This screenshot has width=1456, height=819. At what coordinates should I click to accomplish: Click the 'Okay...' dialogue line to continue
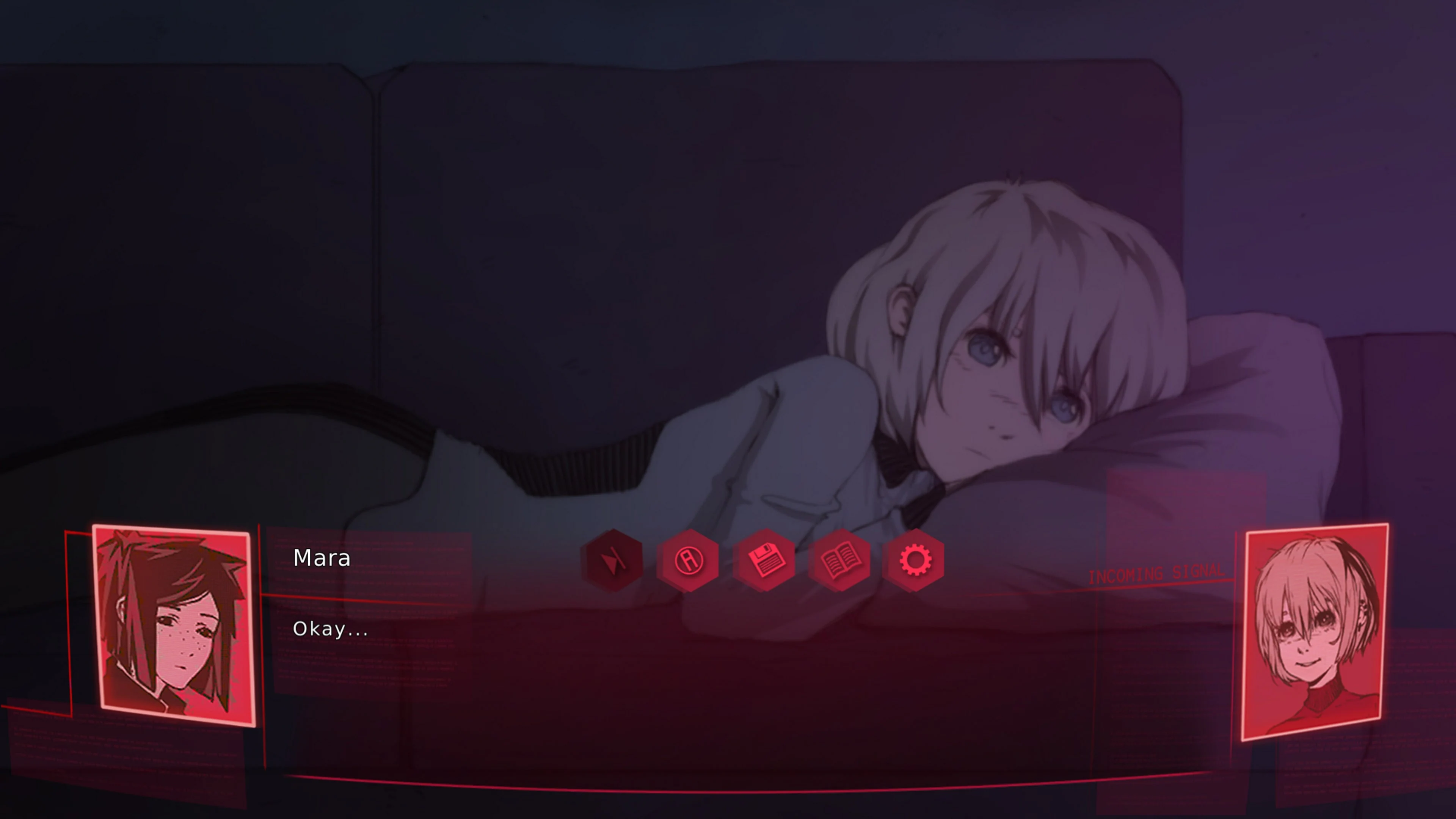point(331,629)
